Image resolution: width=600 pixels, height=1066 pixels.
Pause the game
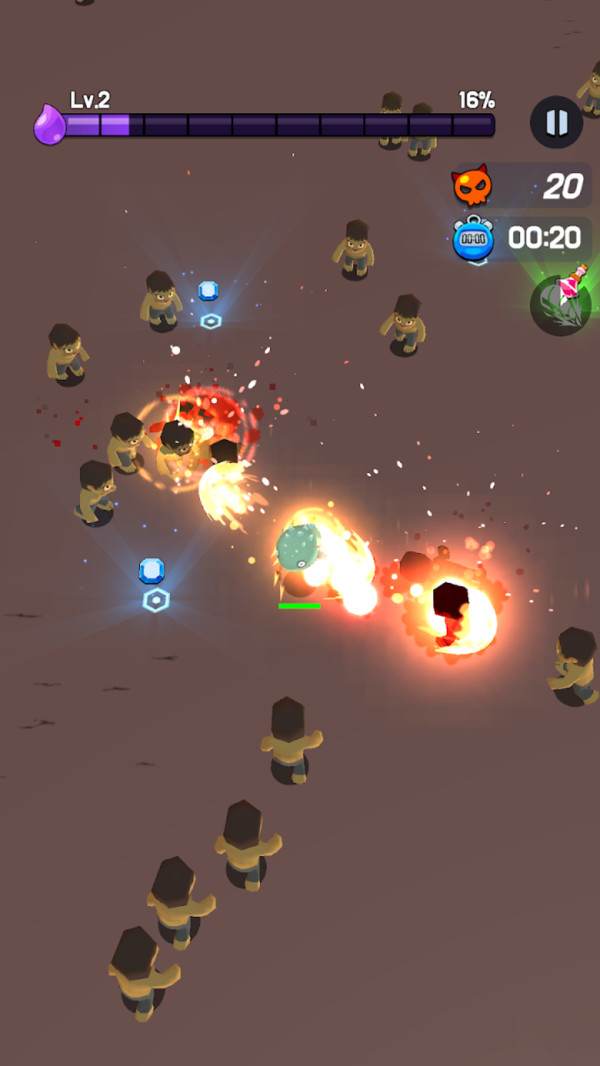[x=556, y=123]
